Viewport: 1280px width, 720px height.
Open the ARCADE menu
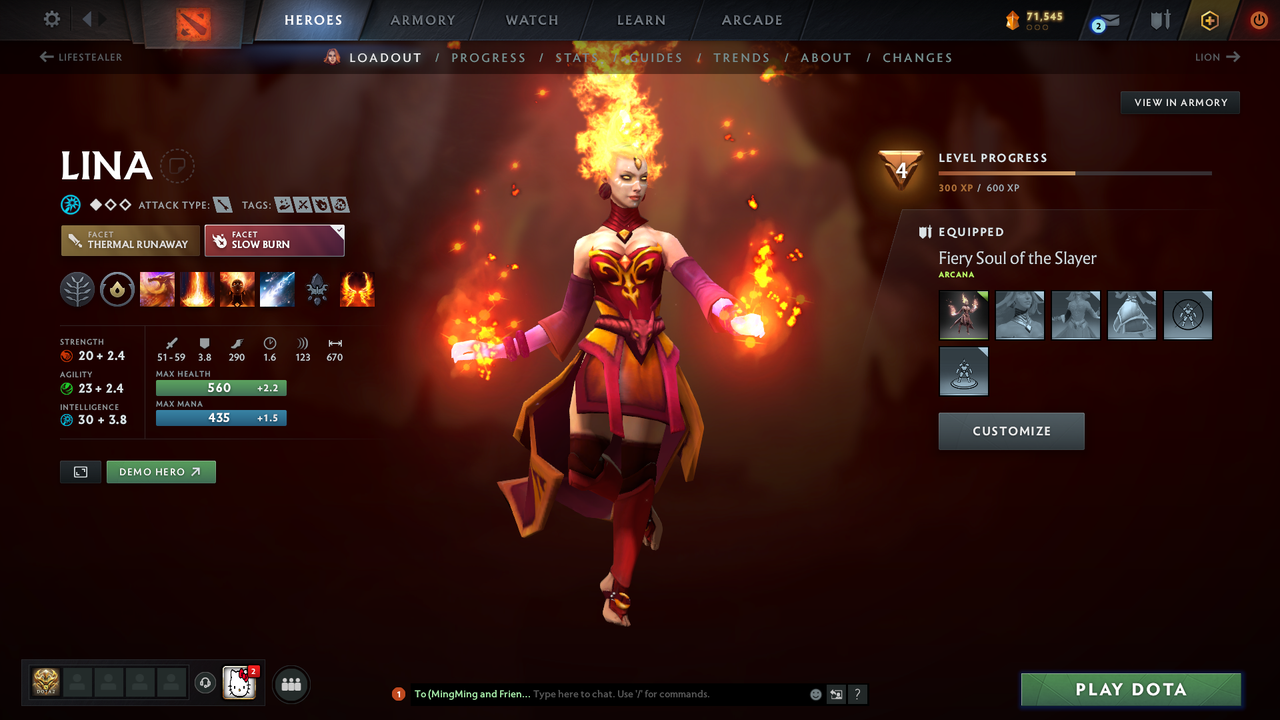point(751,20)
